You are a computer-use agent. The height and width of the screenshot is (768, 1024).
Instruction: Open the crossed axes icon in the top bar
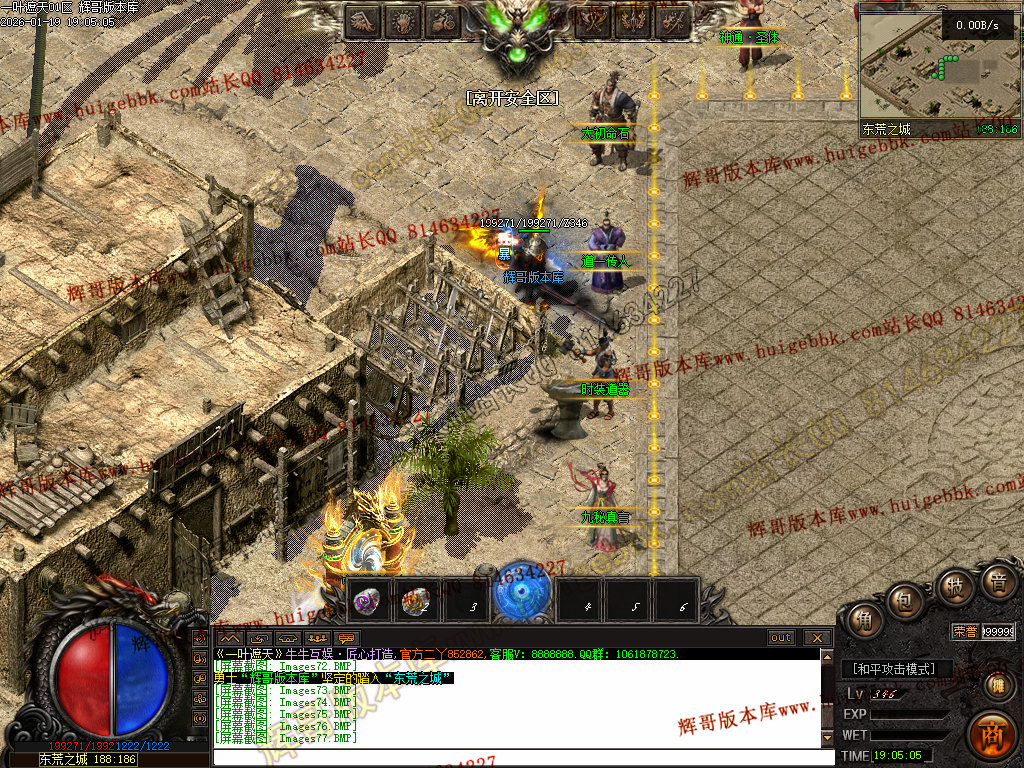pyautogui.click(x=593, y=21)
